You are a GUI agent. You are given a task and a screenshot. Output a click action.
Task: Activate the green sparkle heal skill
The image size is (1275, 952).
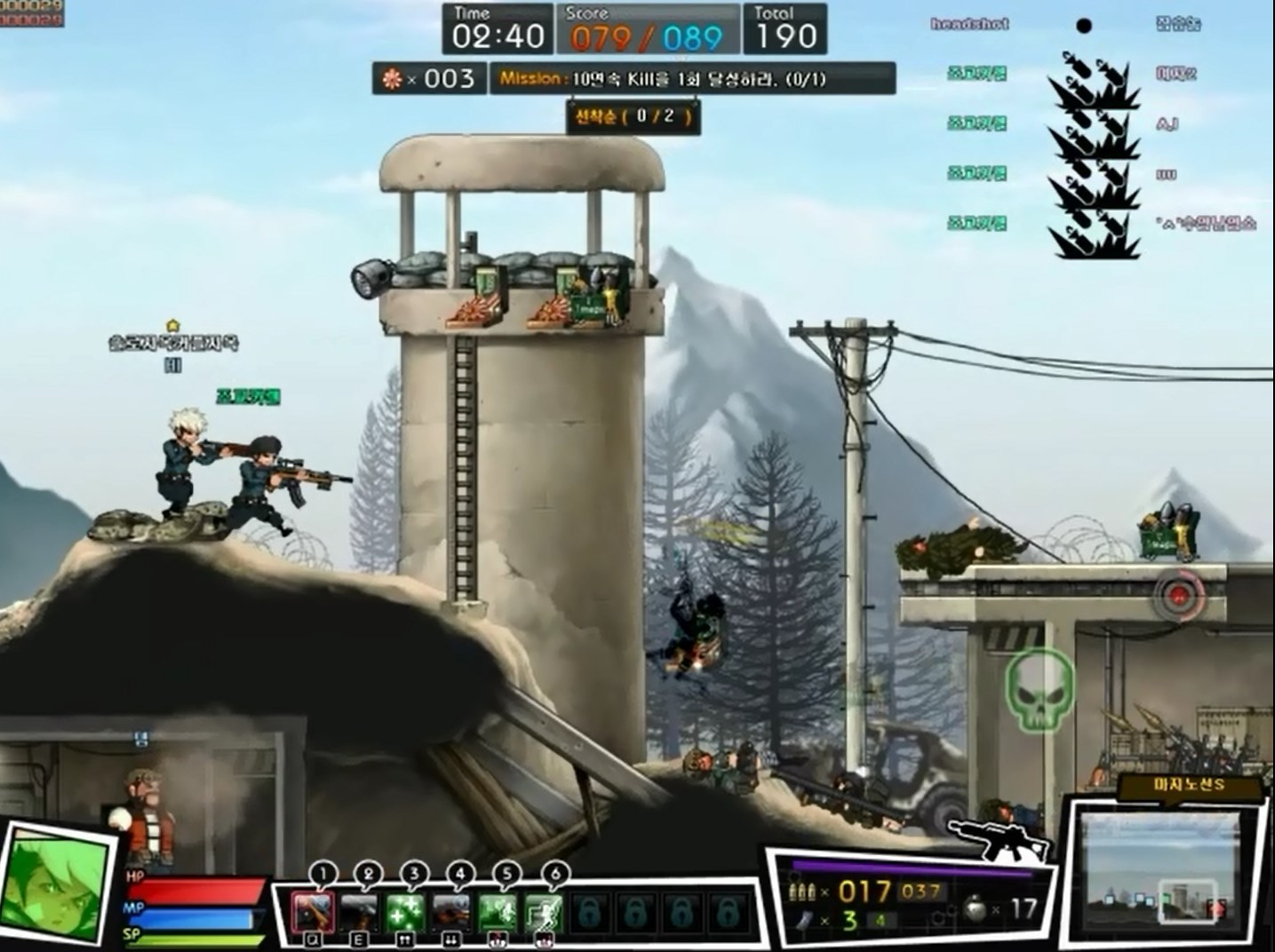[405, 911]
